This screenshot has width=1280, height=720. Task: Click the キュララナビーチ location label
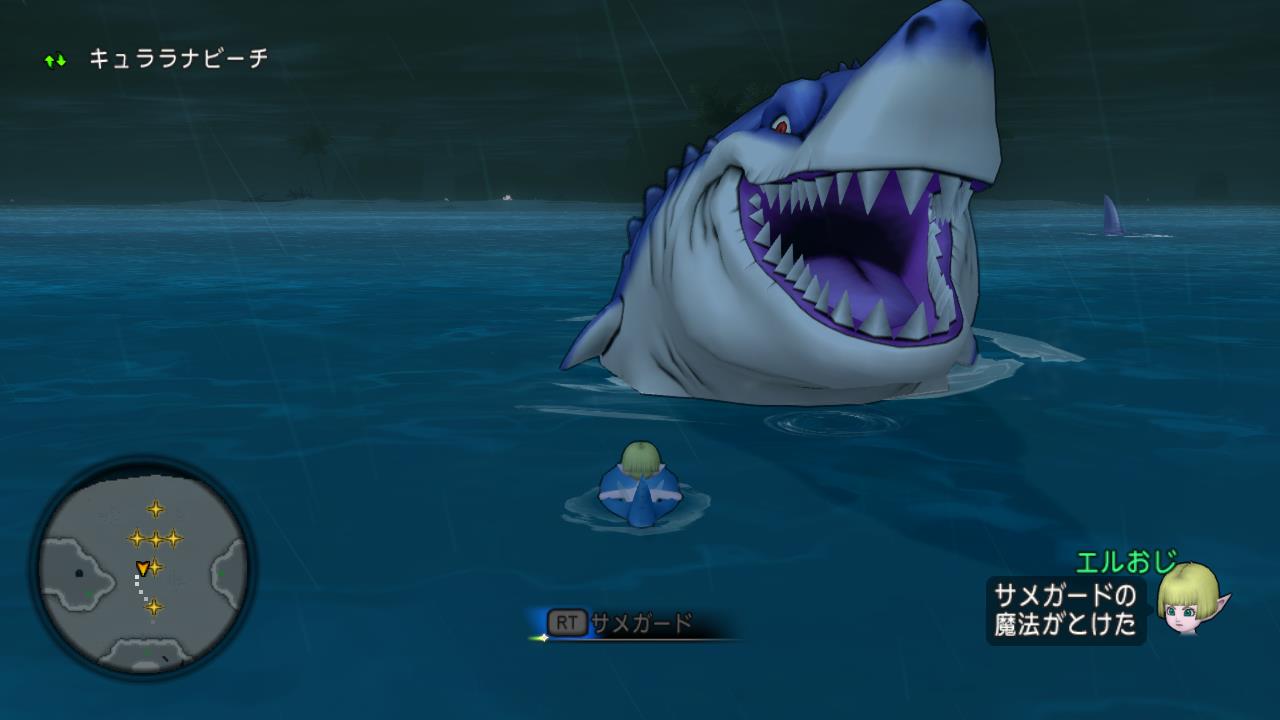(178, 59)
